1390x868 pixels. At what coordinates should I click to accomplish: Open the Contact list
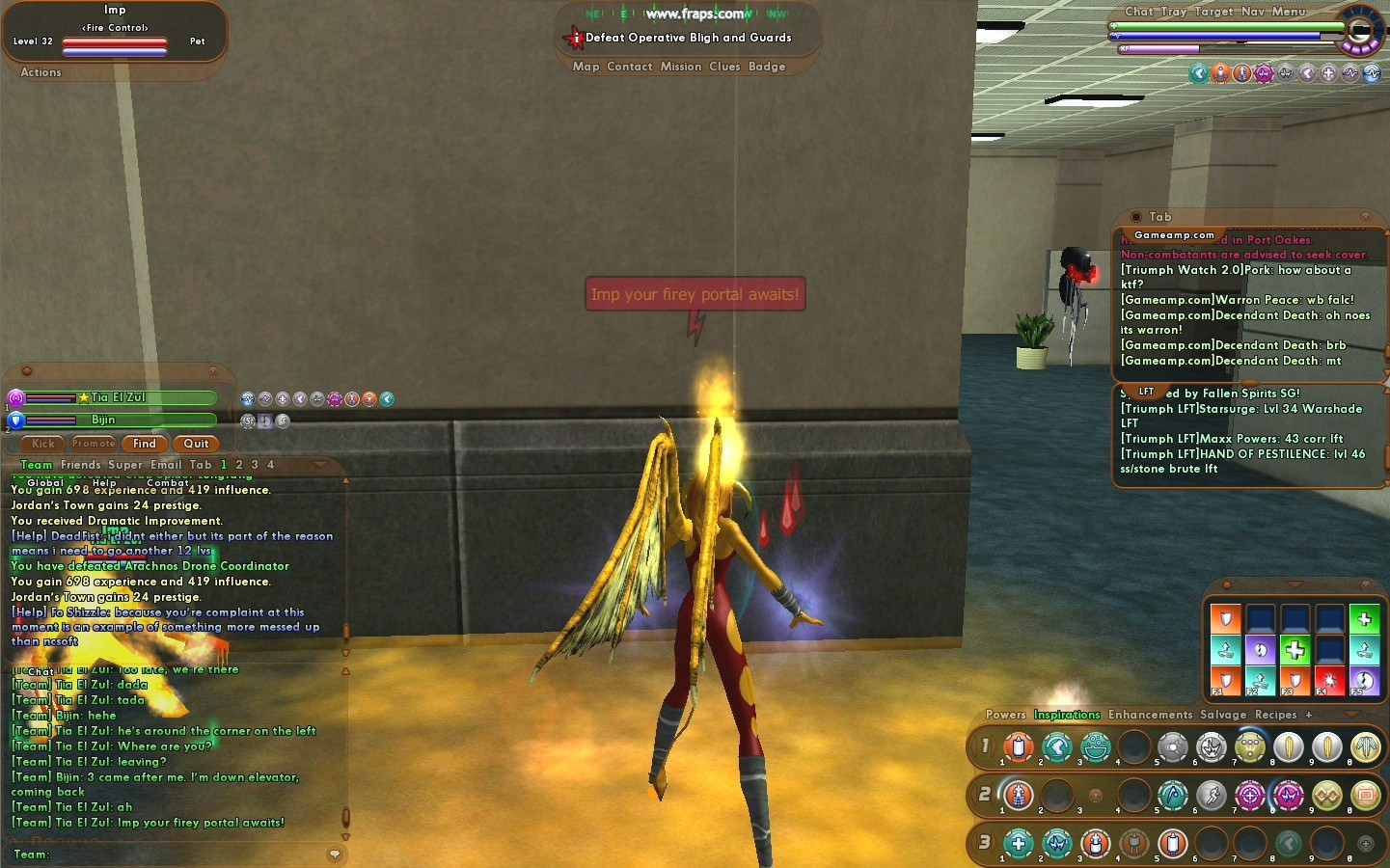[x=630, y=67]
